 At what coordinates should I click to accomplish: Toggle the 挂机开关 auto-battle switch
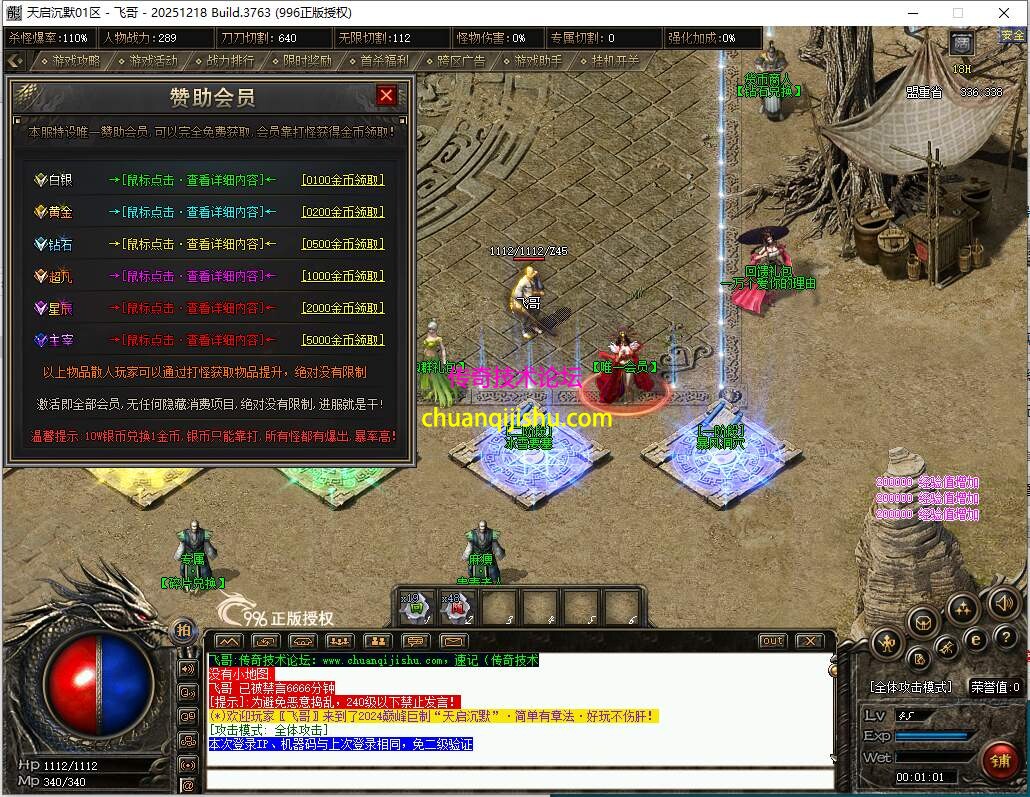point(611,60)
